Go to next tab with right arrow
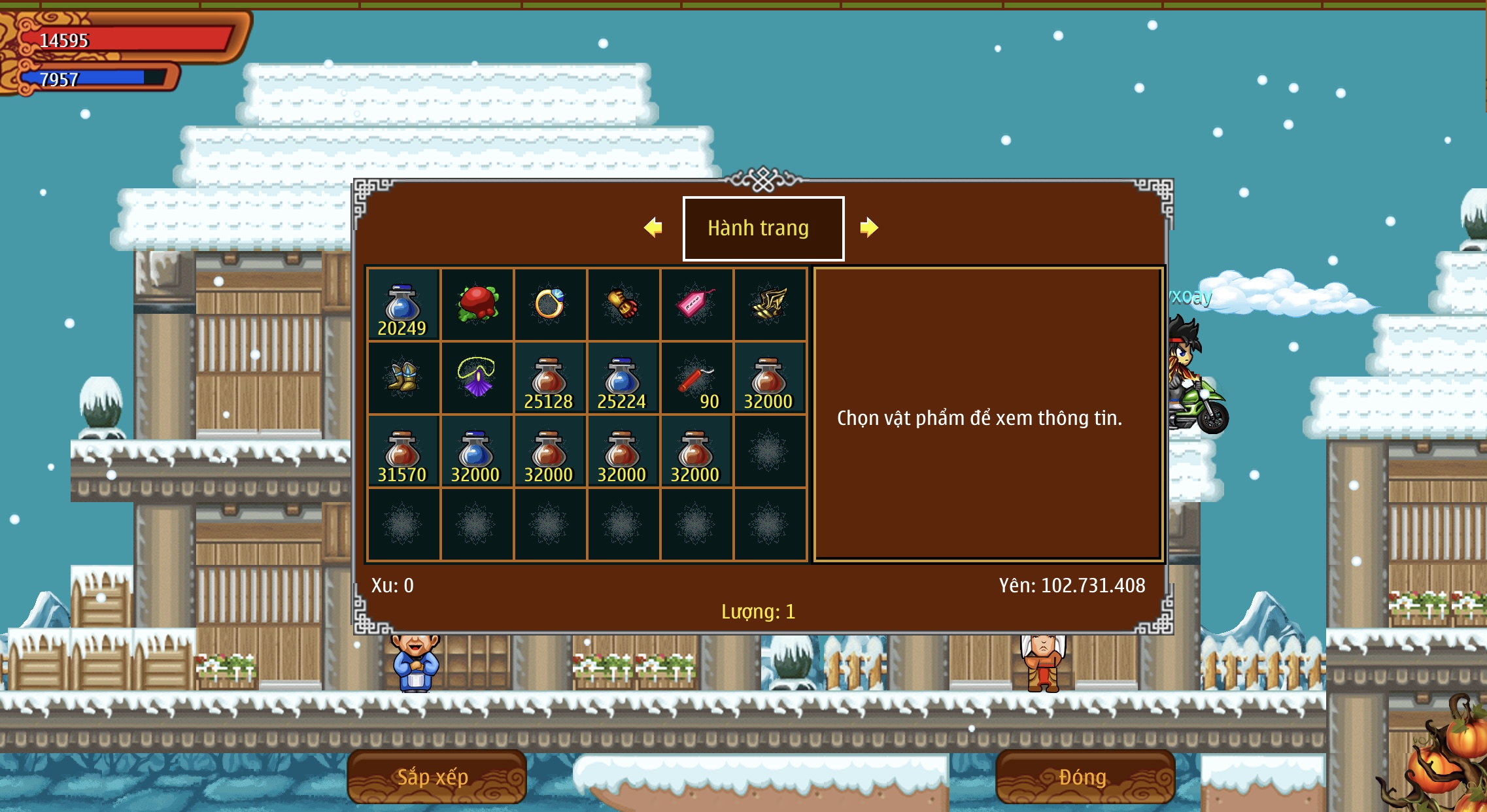 click(869, 228)
